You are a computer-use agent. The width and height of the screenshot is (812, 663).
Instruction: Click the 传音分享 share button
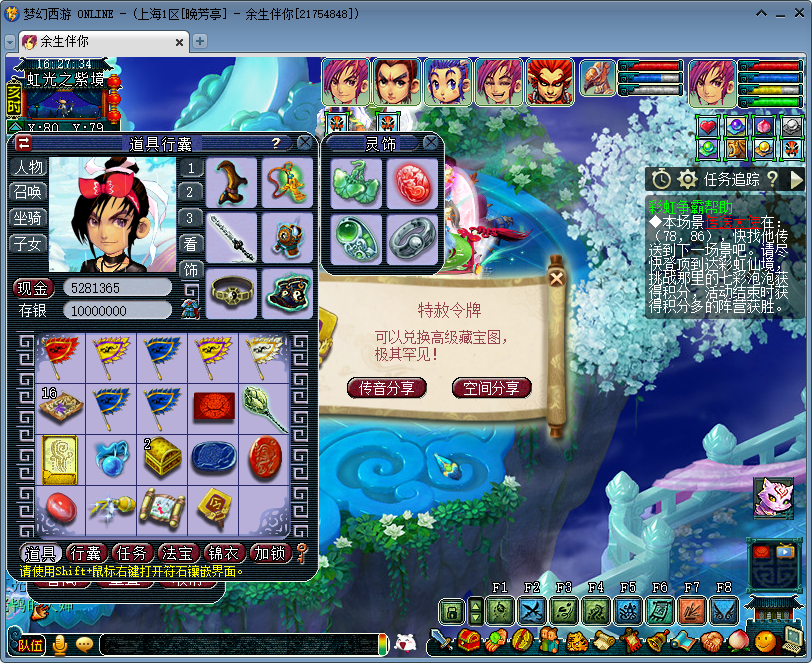[x=387, y=388]
